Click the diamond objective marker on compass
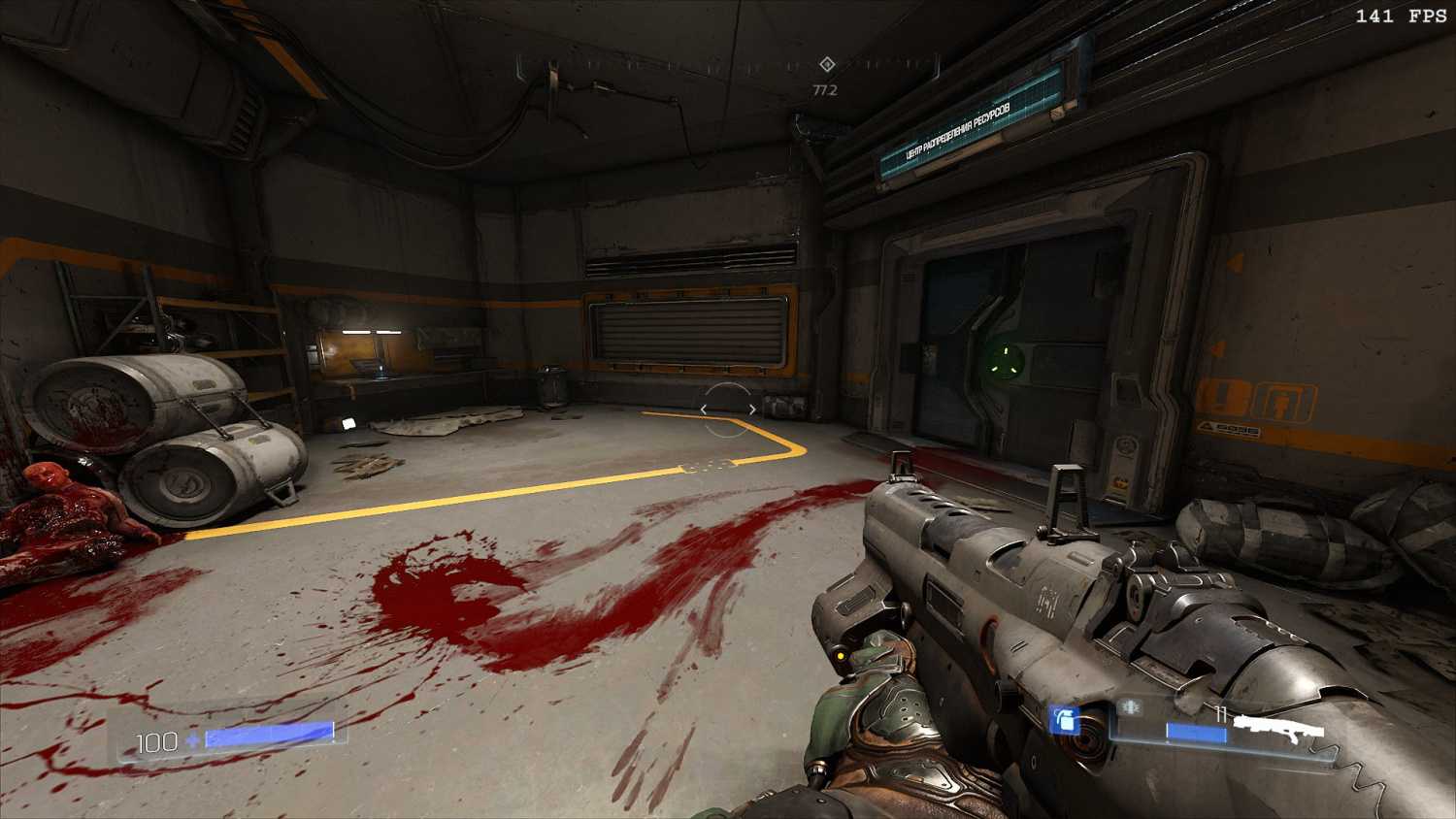This screenshot has height=819, width=1456. [827, 64]
